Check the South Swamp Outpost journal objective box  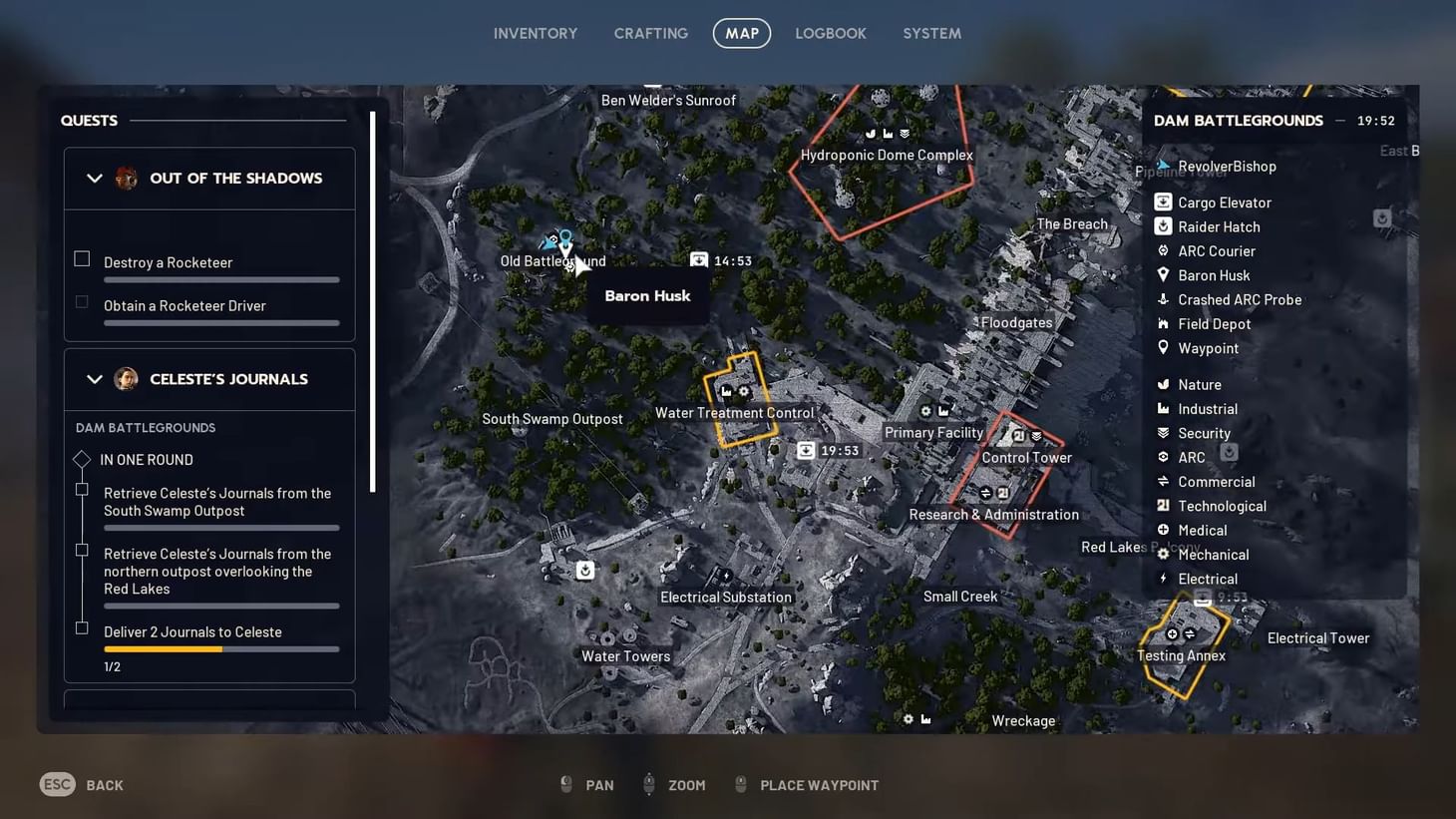(x=81, y=489)
